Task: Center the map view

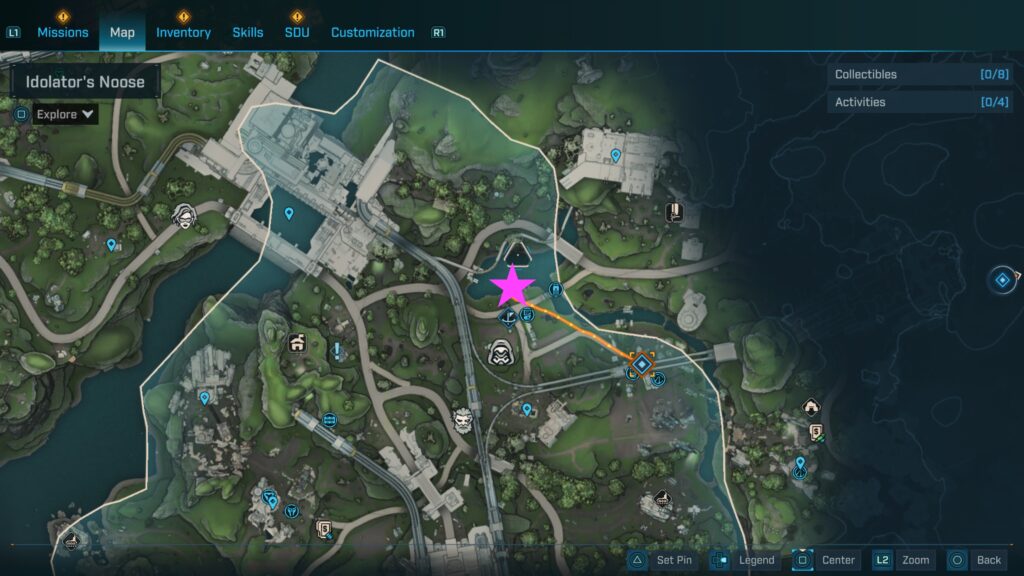Action: pyautogui.click(x=826, y=560)
